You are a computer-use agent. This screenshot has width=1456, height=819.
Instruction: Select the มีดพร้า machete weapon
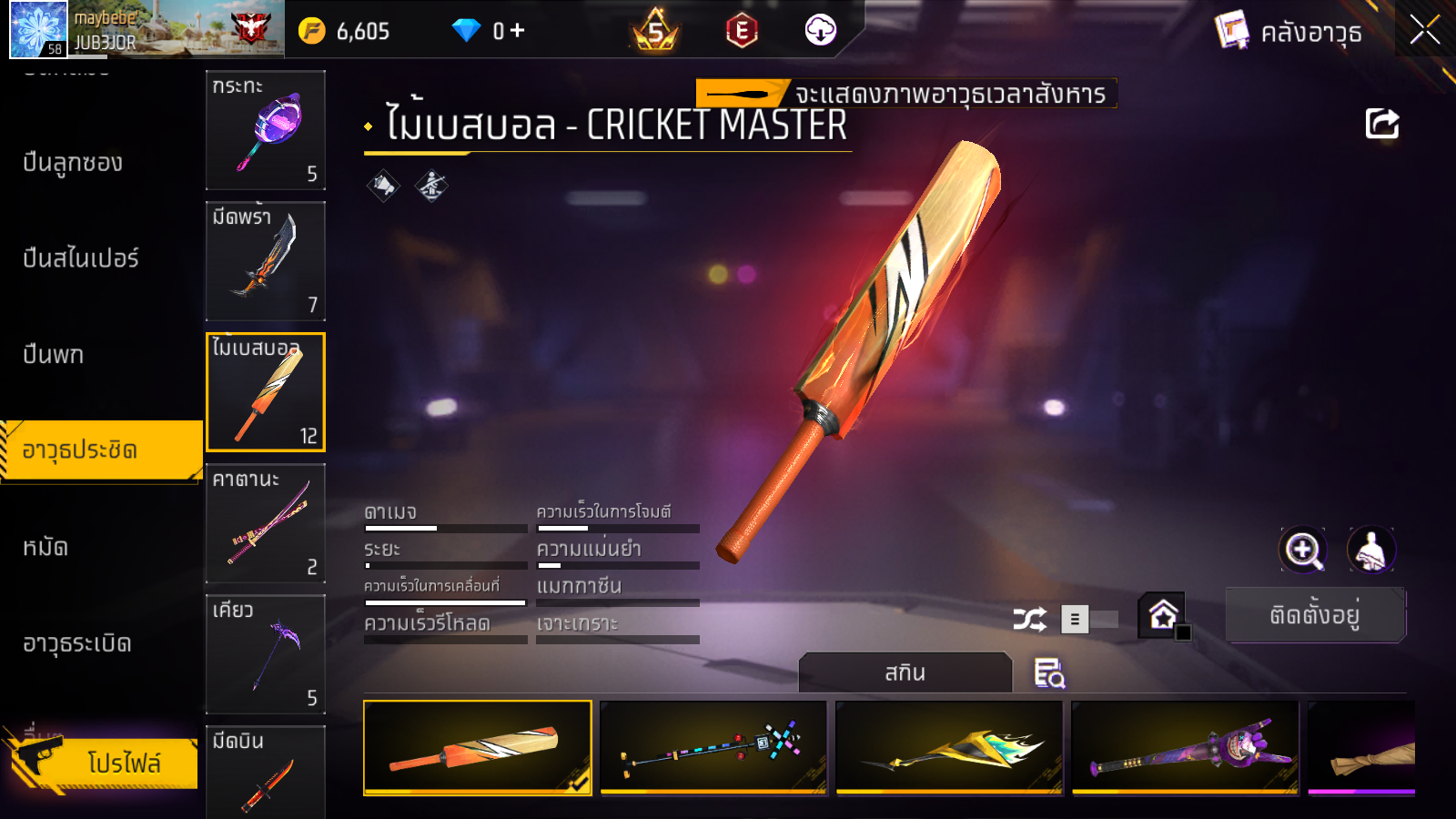click(x=265, y=261)
